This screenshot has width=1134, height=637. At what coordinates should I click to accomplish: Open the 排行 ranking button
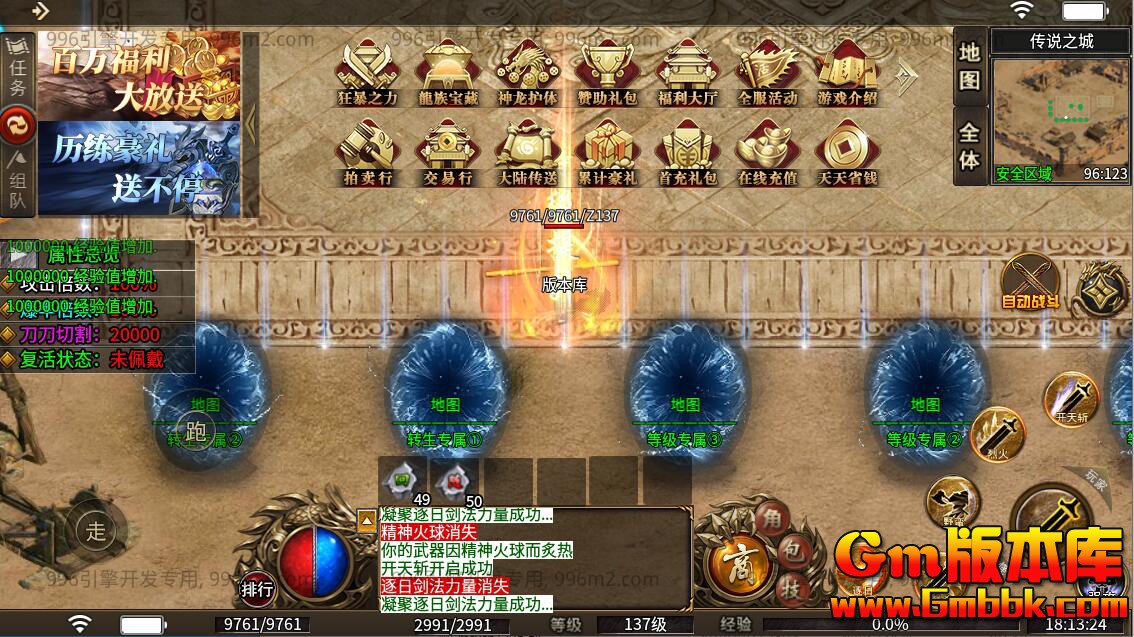tap(257, 589)
